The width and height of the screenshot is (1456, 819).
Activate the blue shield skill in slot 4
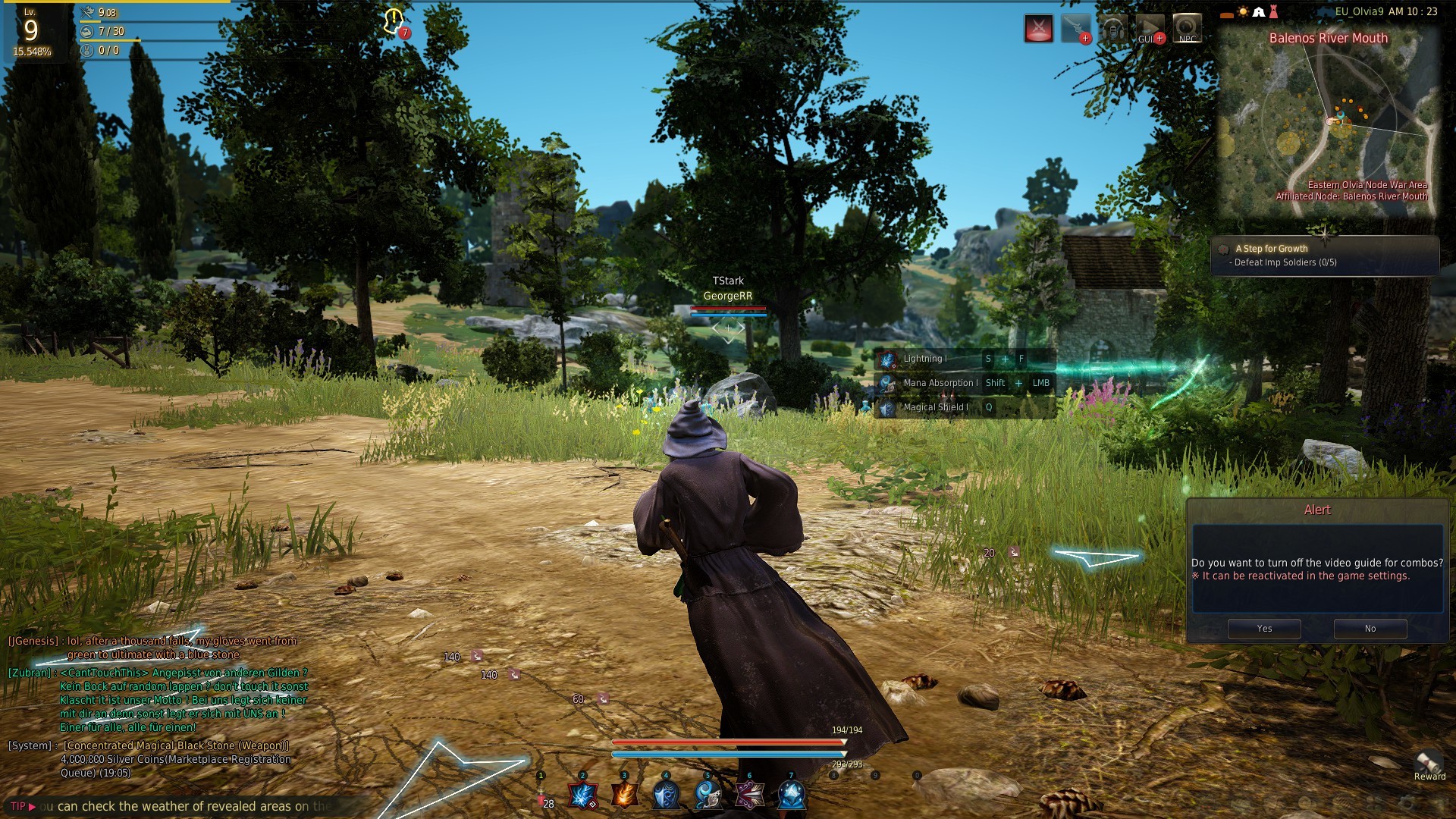(667, 795)
